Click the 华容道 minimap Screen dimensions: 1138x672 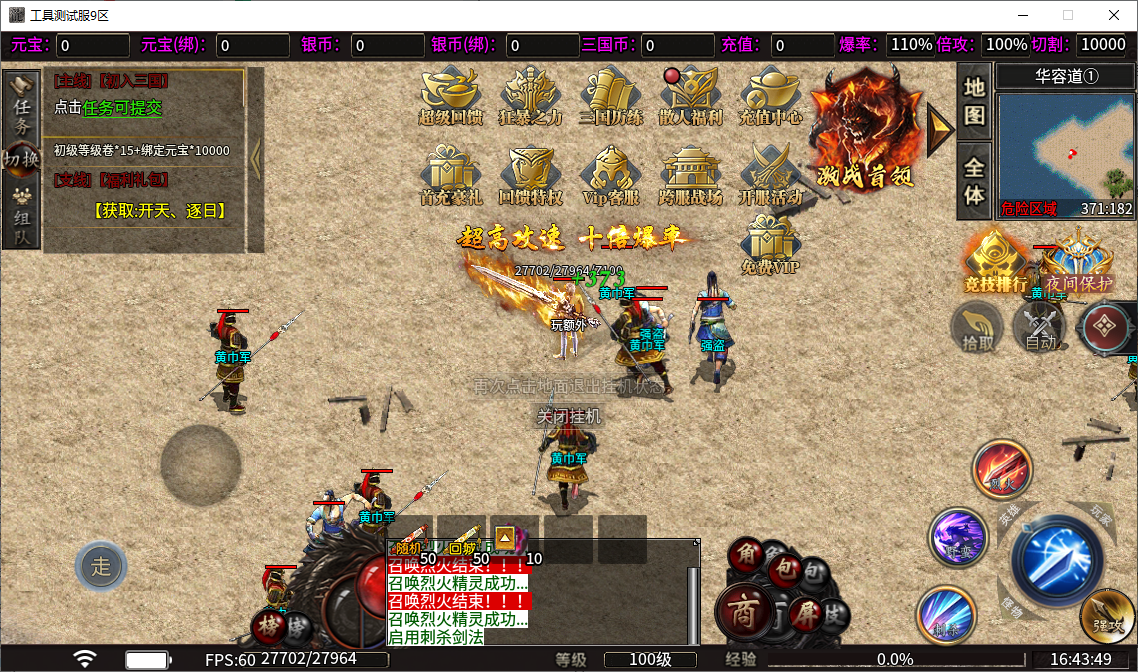pos(1066,147)
